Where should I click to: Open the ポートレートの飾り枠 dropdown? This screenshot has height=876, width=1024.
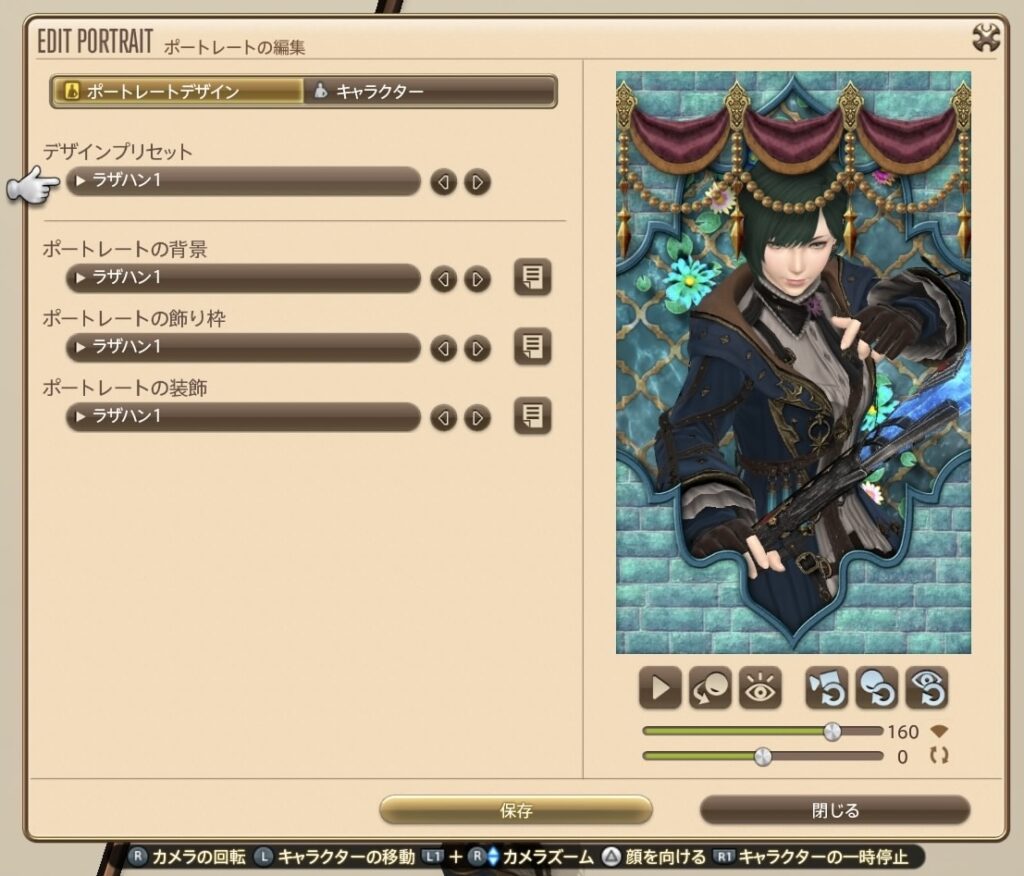[x=243, y=347]
